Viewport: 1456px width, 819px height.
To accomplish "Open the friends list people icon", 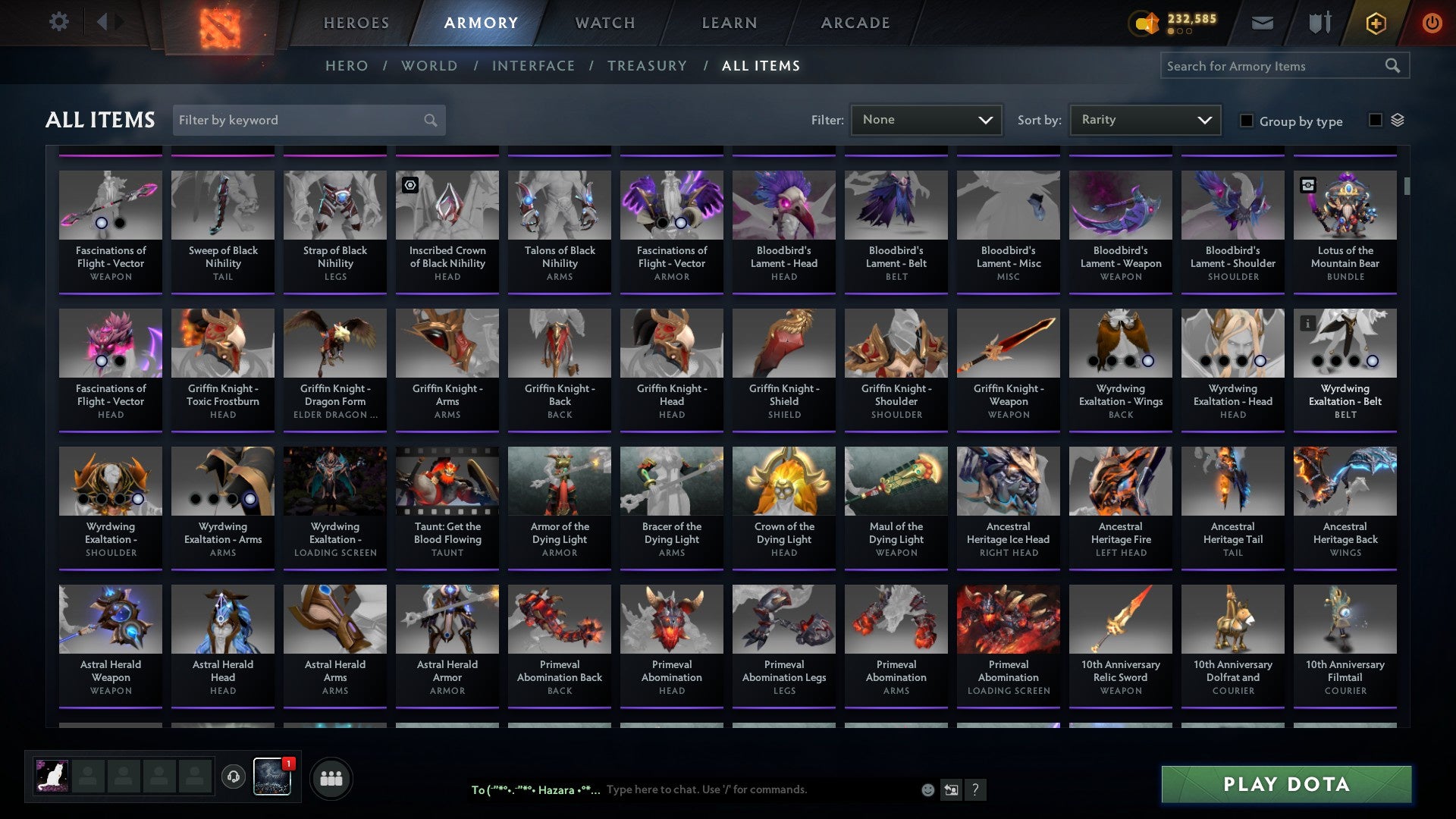I will 330,777.
